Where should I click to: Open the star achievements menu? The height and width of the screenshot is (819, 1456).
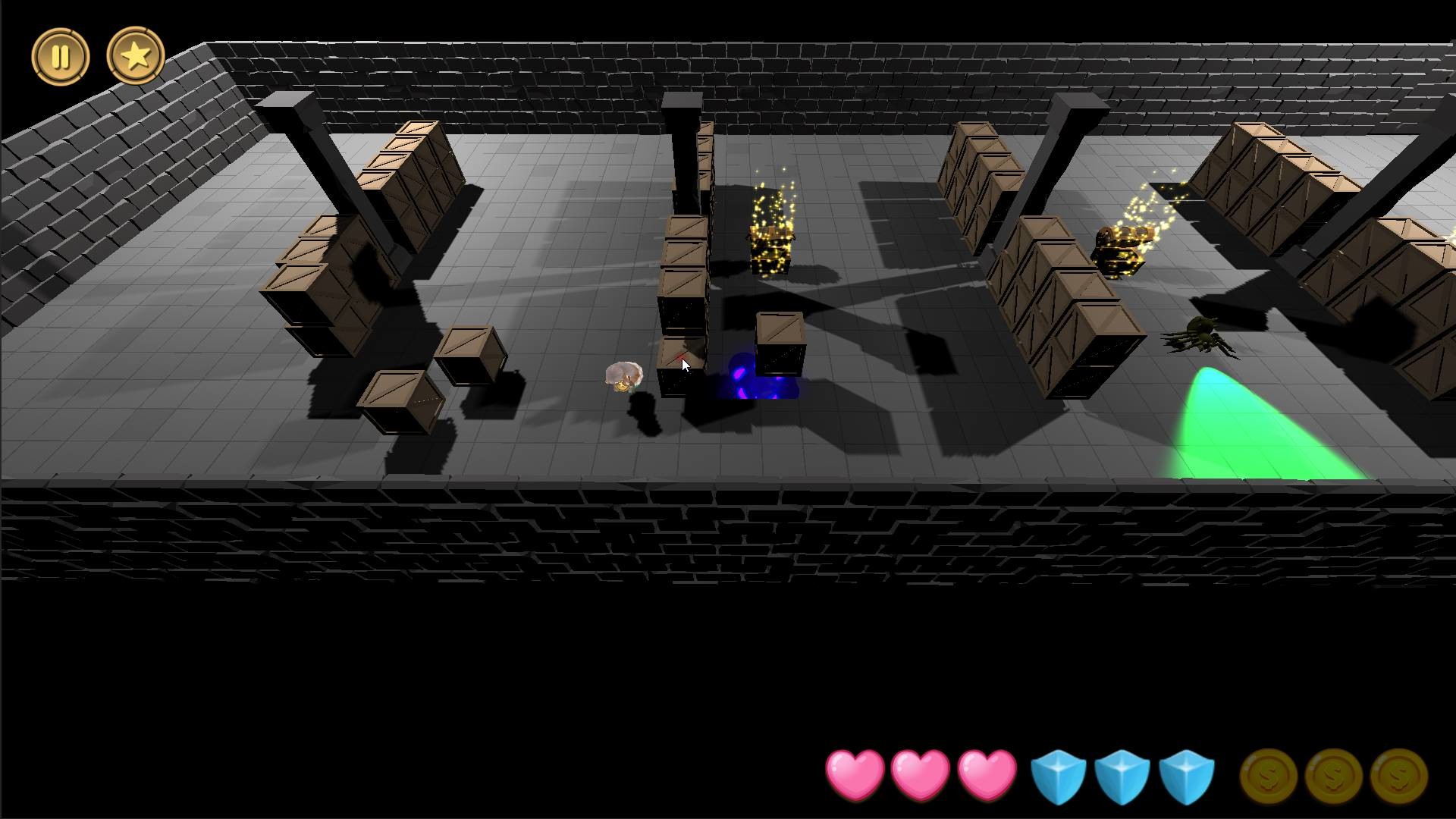(x=135, y=55)
